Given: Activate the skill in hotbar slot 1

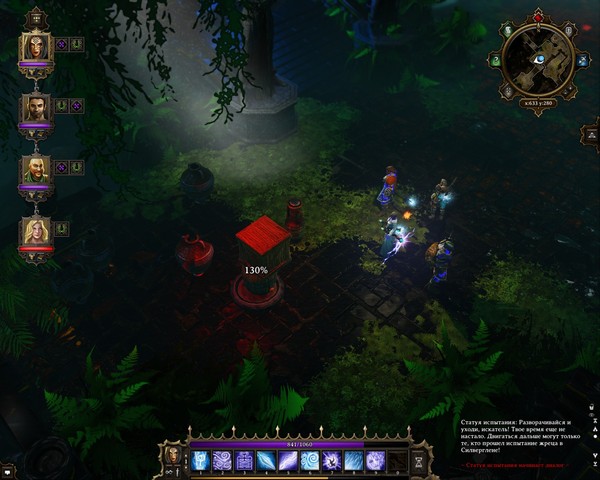Looking at the screenshot, I should click(199, 460).
